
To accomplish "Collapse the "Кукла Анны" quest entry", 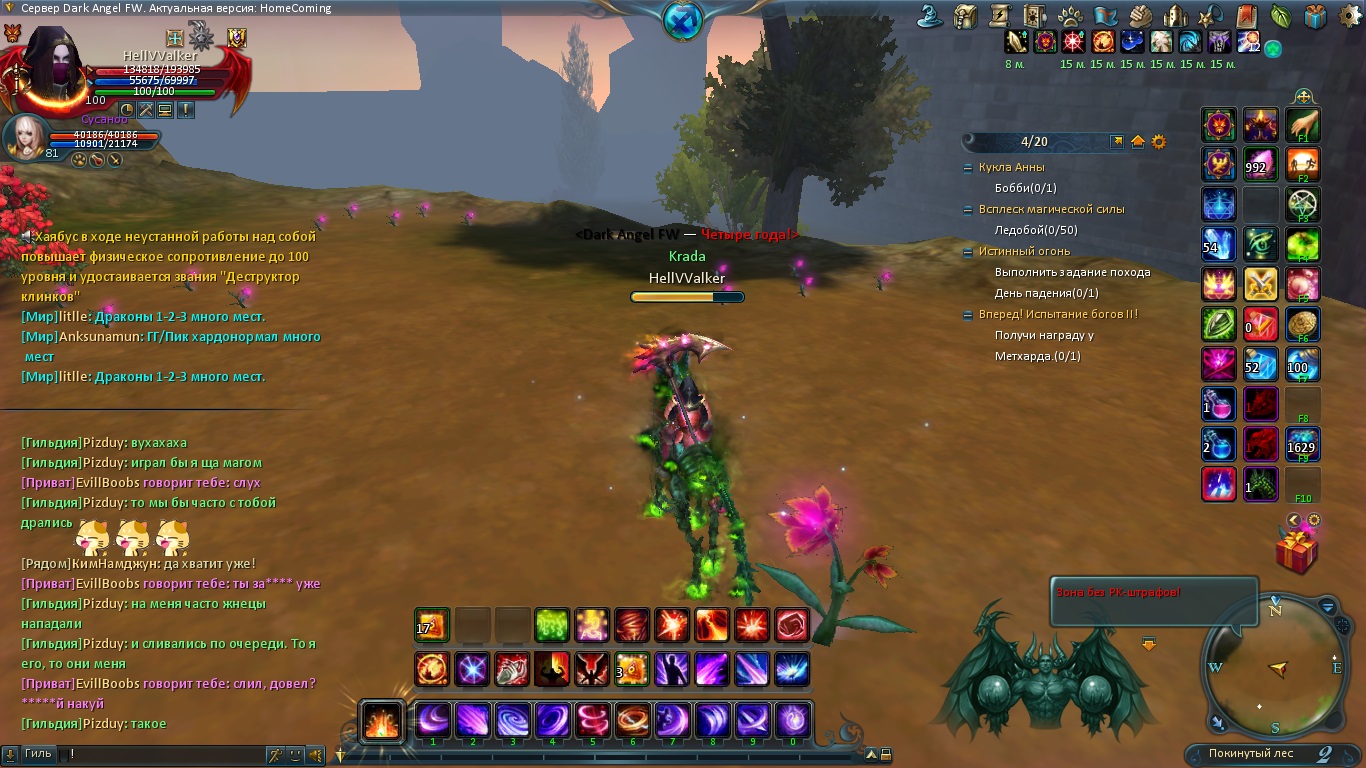I will pyautogui.click(x=967, y=168).
